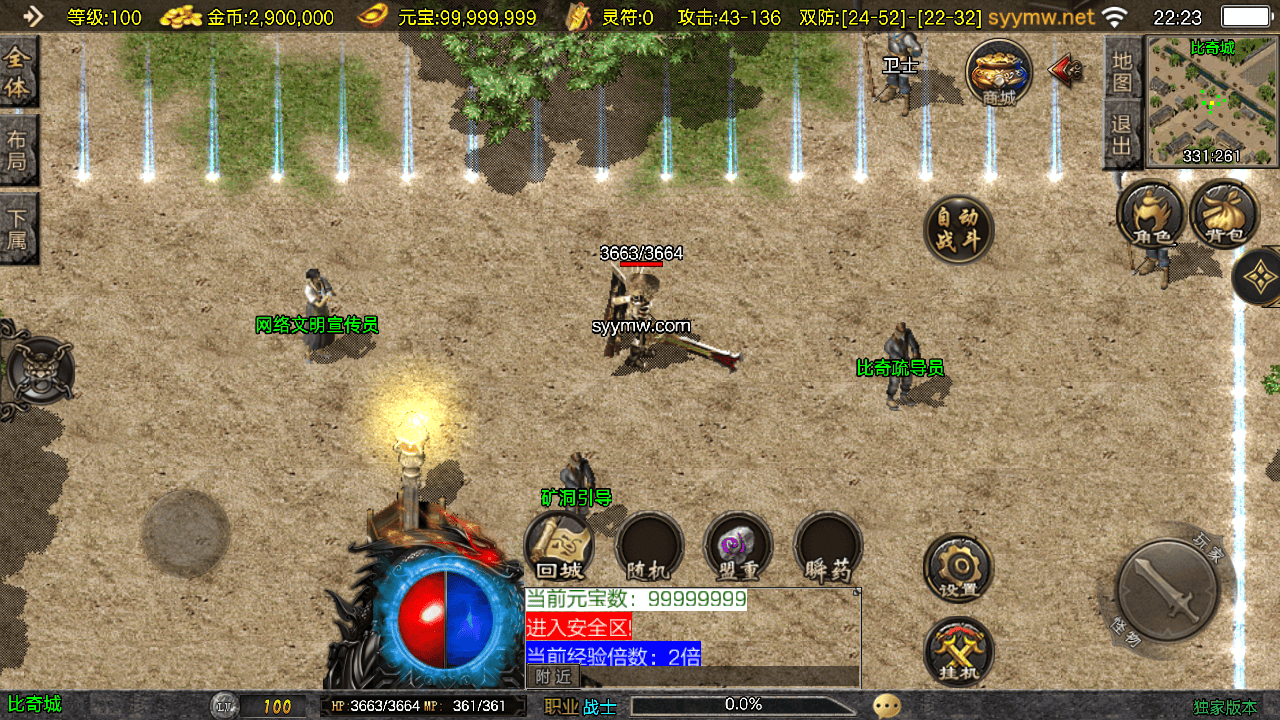
Task: Open the 下属 side button
Action: pyautogui.click(x=18, y=228)
